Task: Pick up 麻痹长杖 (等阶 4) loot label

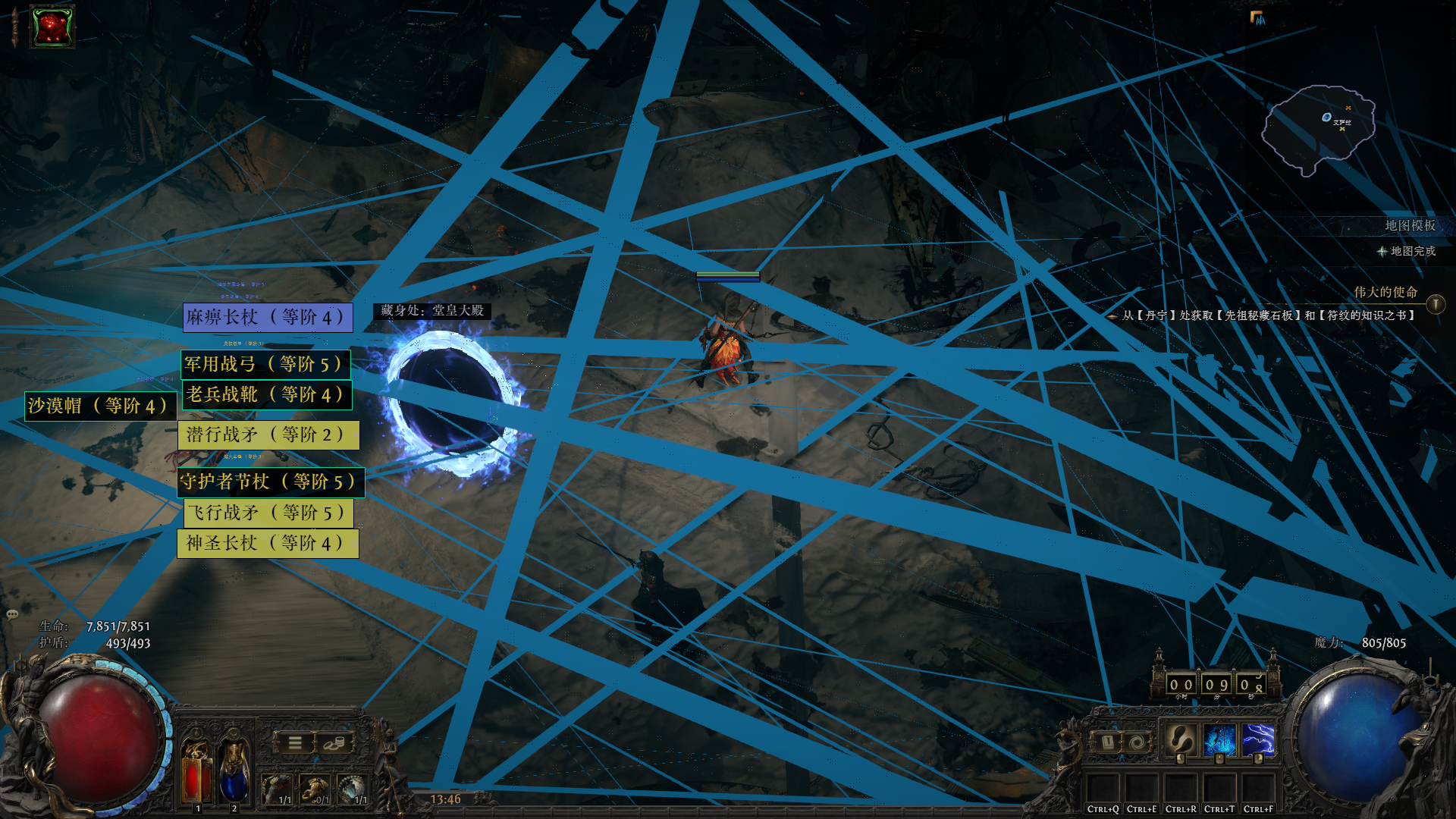Action: (x=268, y=317)
